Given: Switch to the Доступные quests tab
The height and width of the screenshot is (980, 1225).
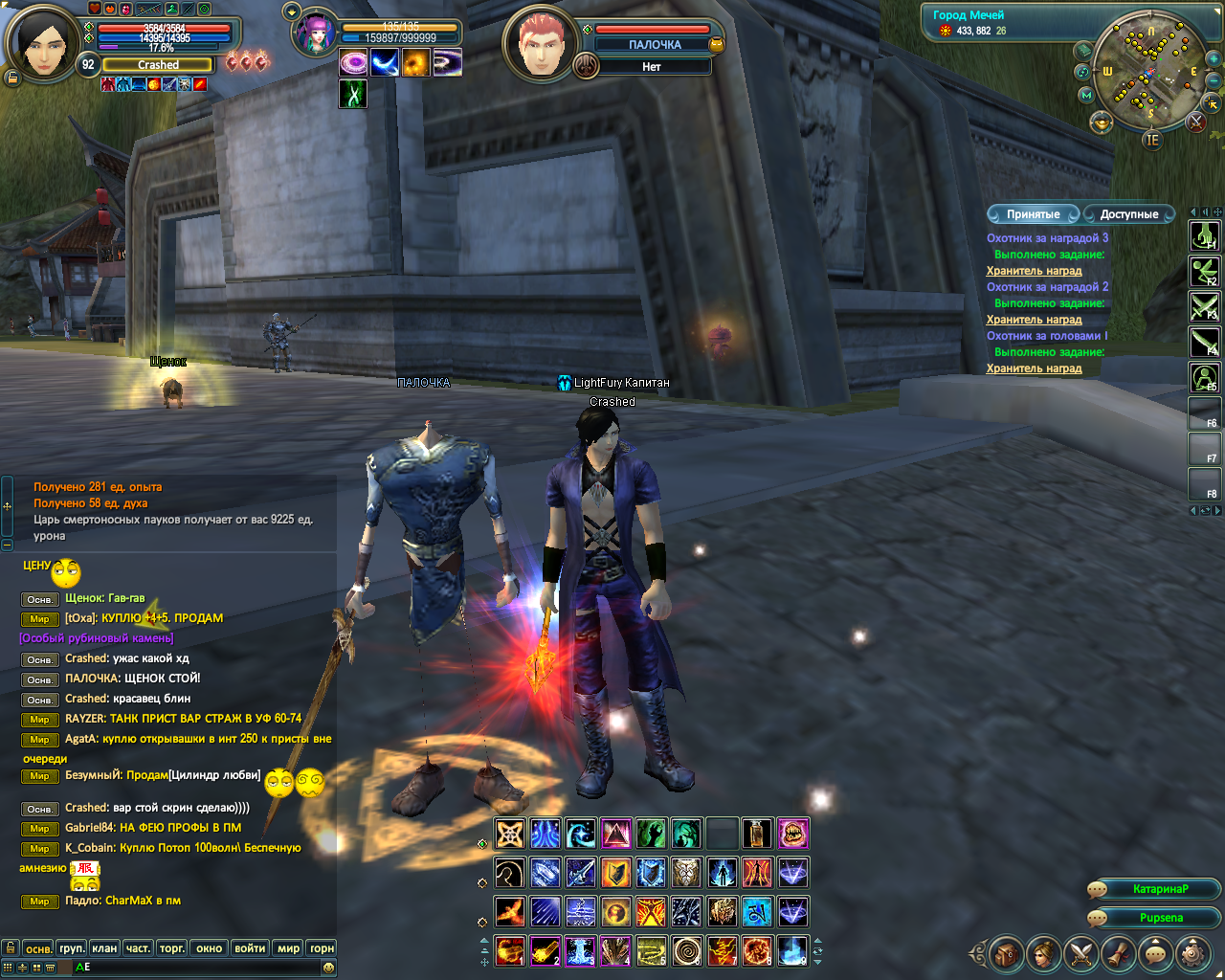Looking at the screenshot, I should [1128, 214].
